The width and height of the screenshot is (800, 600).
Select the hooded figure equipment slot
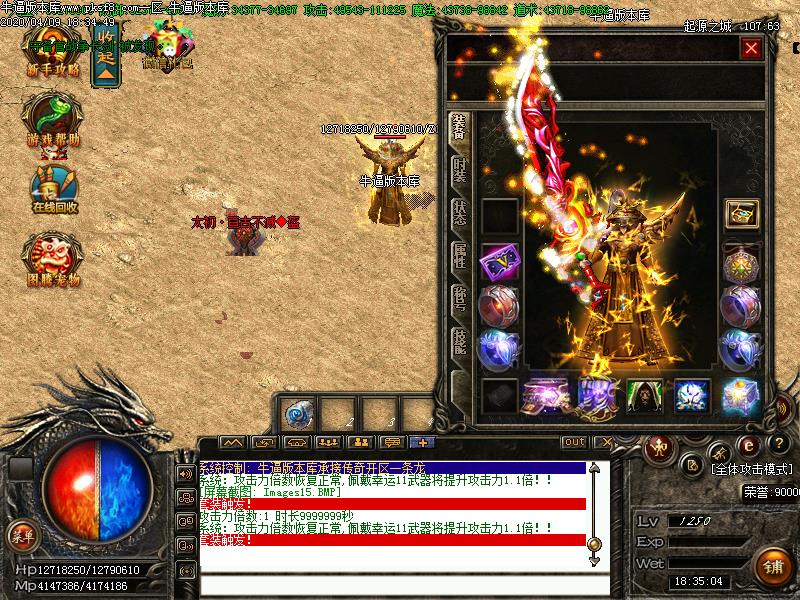645,396
